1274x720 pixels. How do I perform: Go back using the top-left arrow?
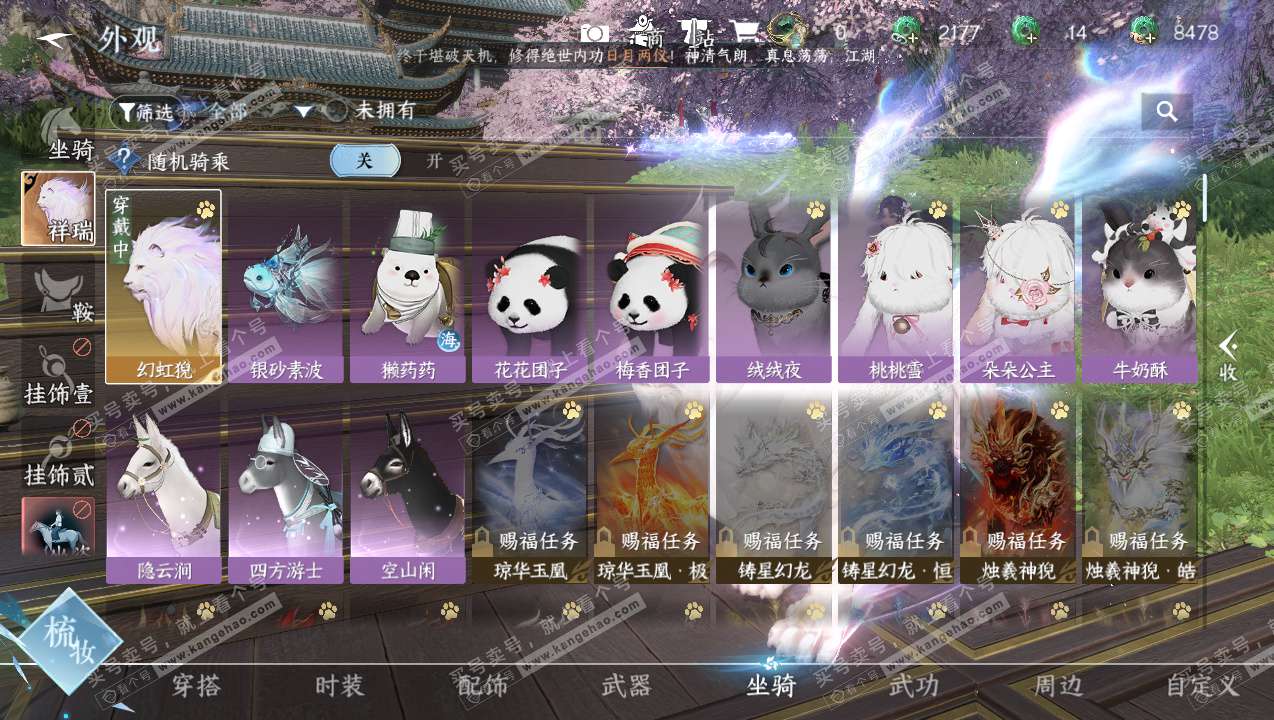(x=56, y=39)
